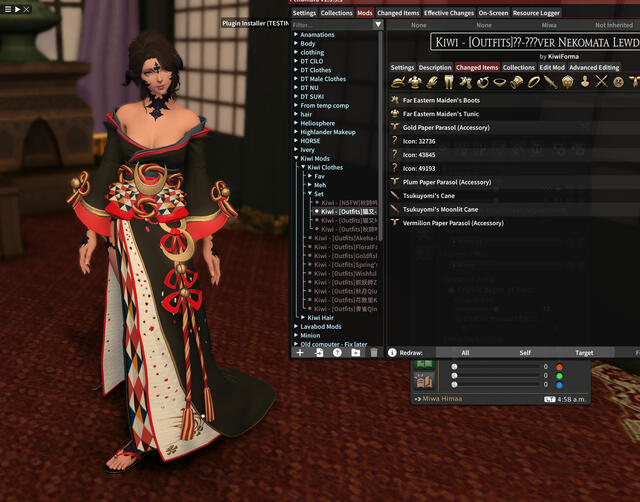Screen dimensions: 640x502
Task: Add new mod with plus icon
Action: click(299, 352)
